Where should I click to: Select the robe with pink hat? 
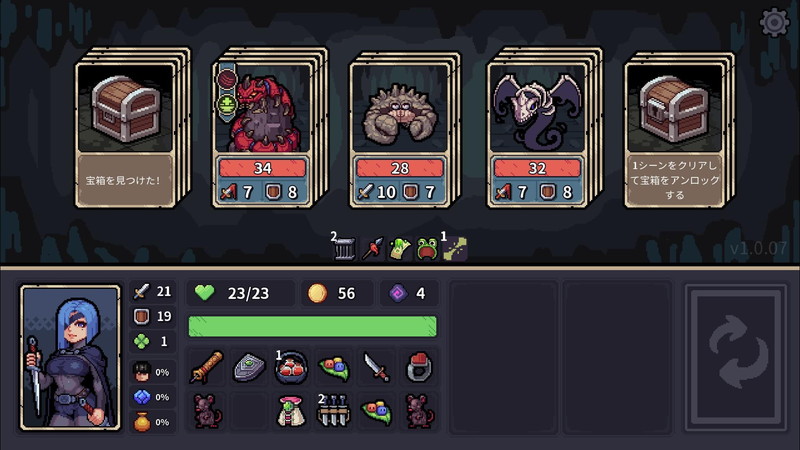(x=291, y=410)
